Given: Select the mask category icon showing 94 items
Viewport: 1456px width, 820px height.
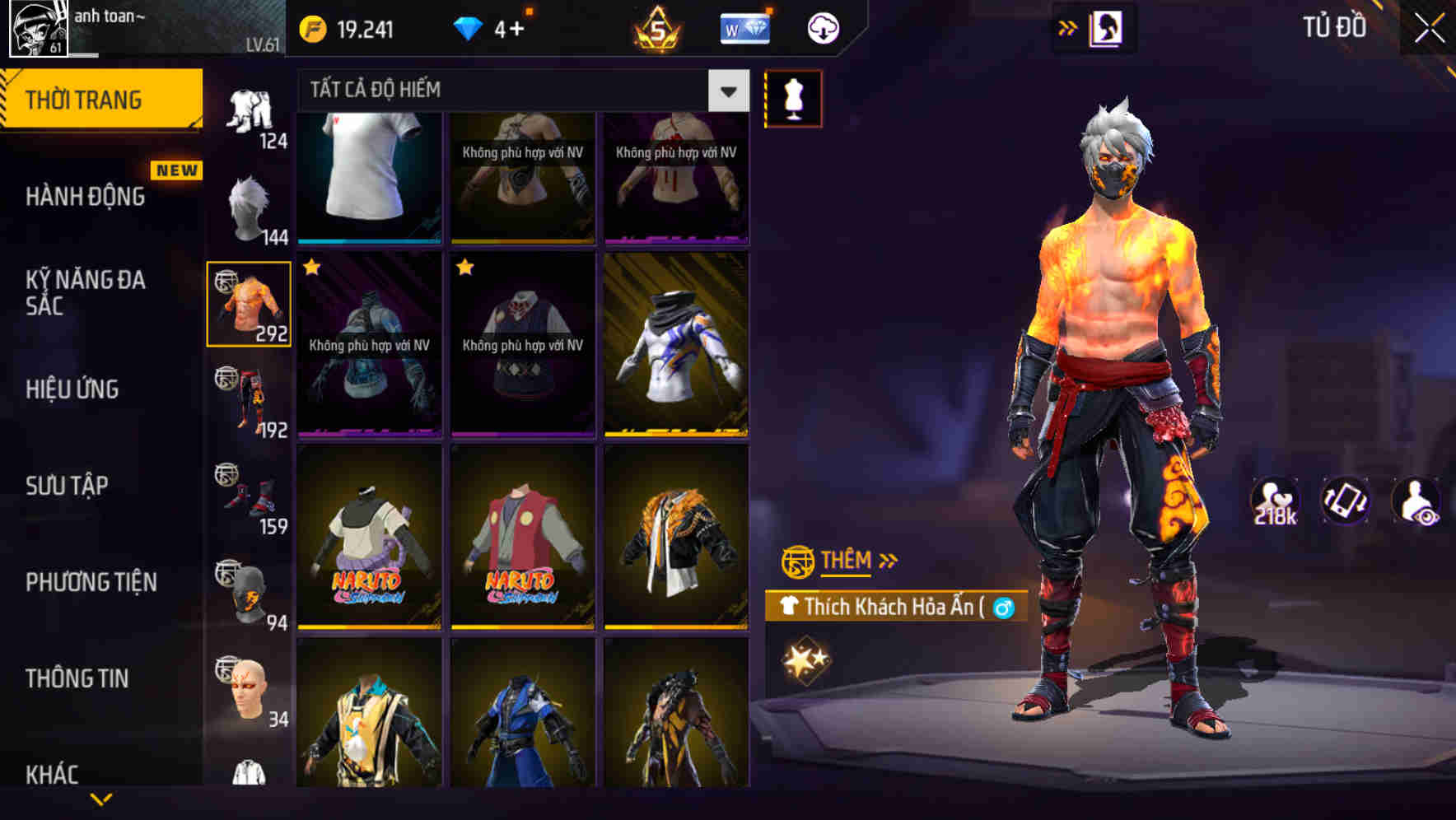Looking at the screenshot, I should pos(250,589).
